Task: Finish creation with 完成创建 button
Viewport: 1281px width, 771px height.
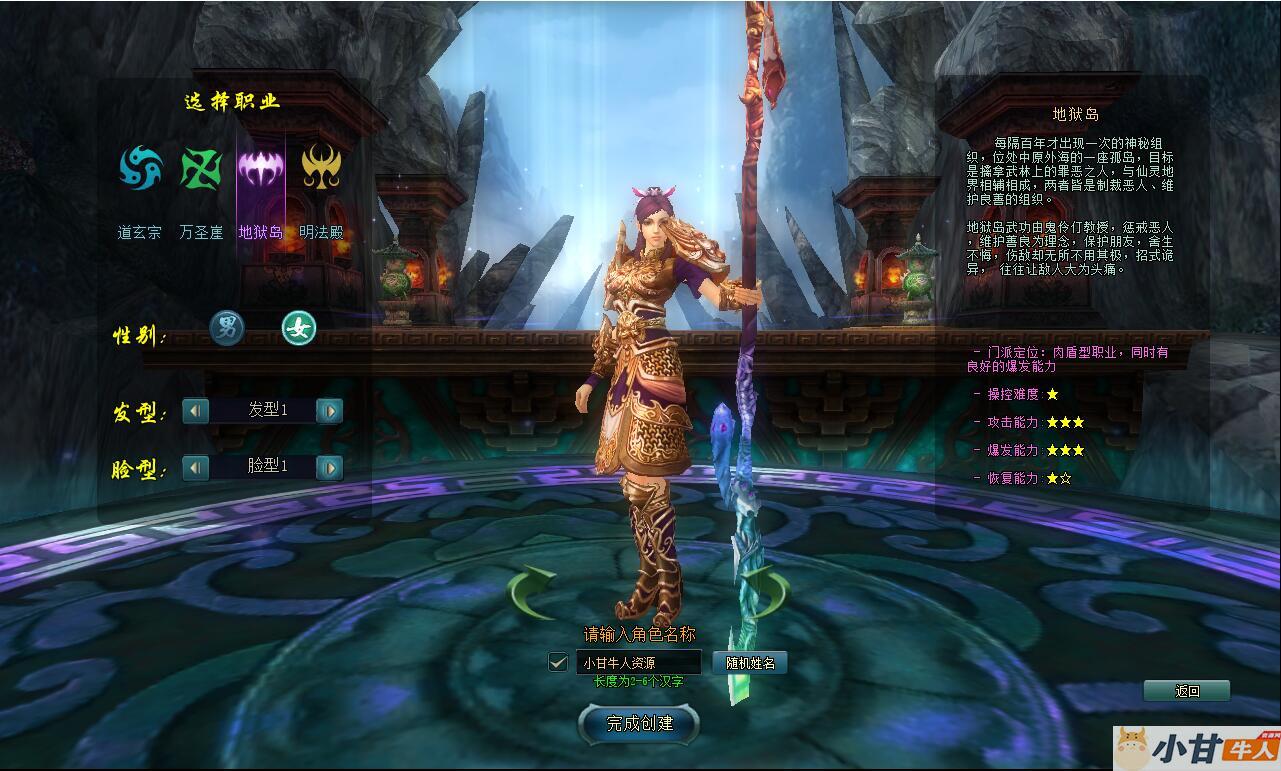Action: pos(639,723)
